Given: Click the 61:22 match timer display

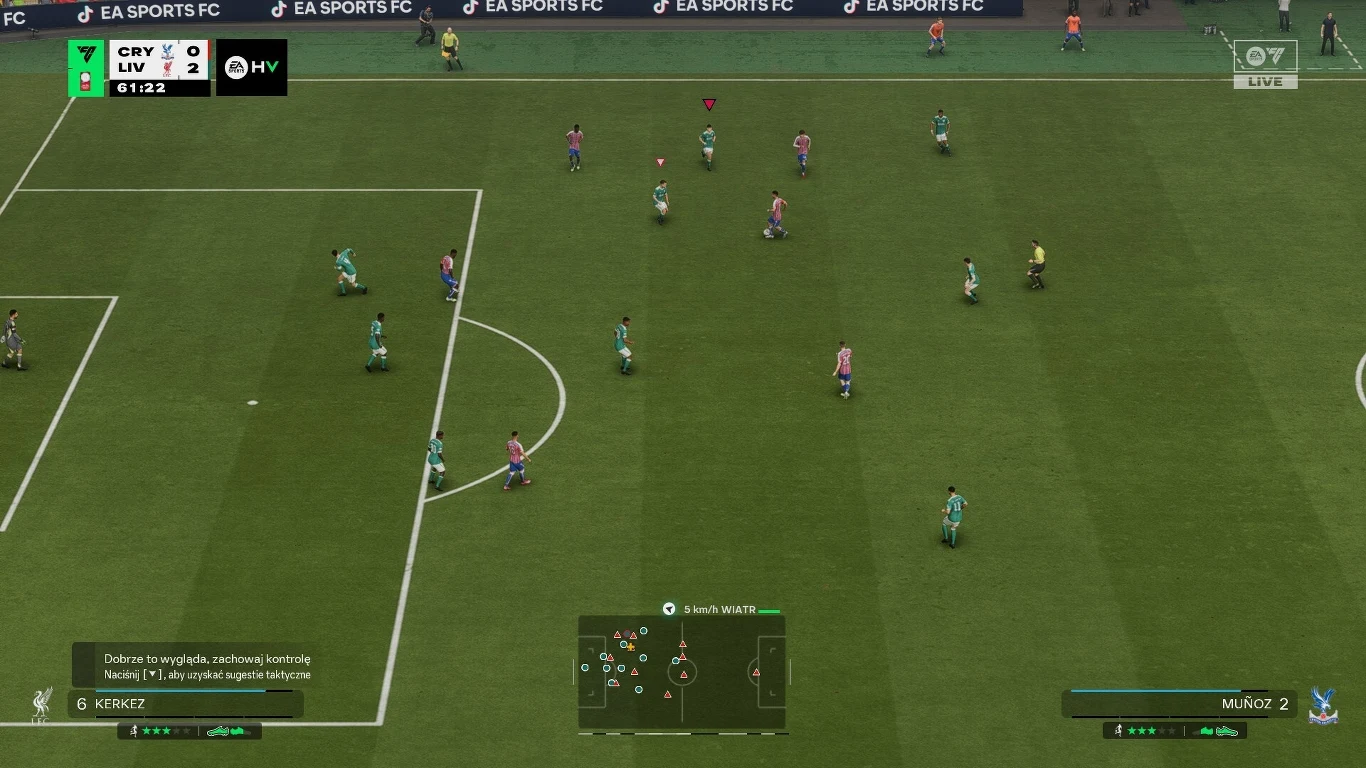Looking at the screenshot, I should (x=141, y=87).
